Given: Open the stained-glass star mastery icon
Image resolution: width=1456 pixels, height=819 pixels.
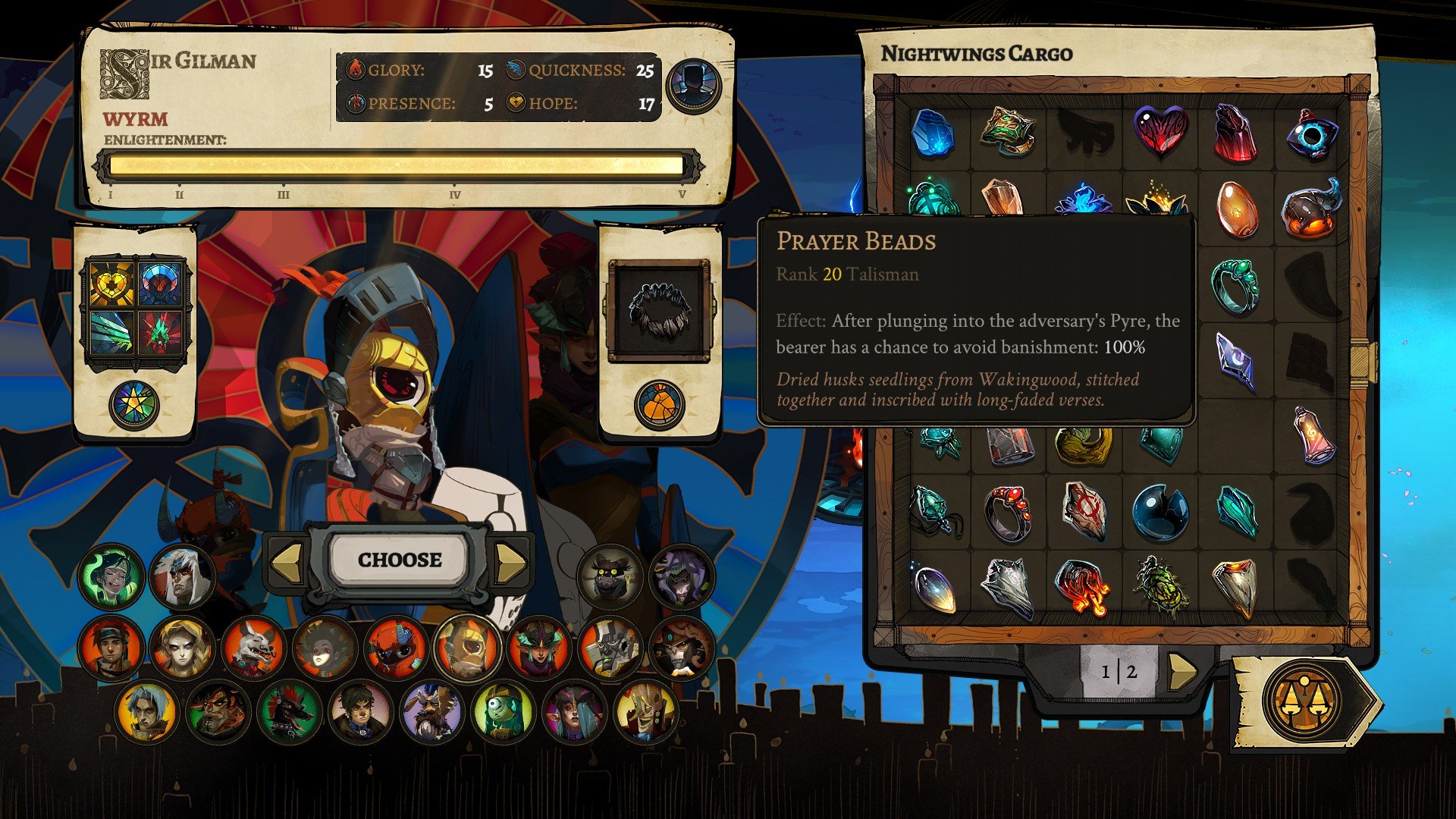Looking at the screenshot, I should [x=134, y=406].
